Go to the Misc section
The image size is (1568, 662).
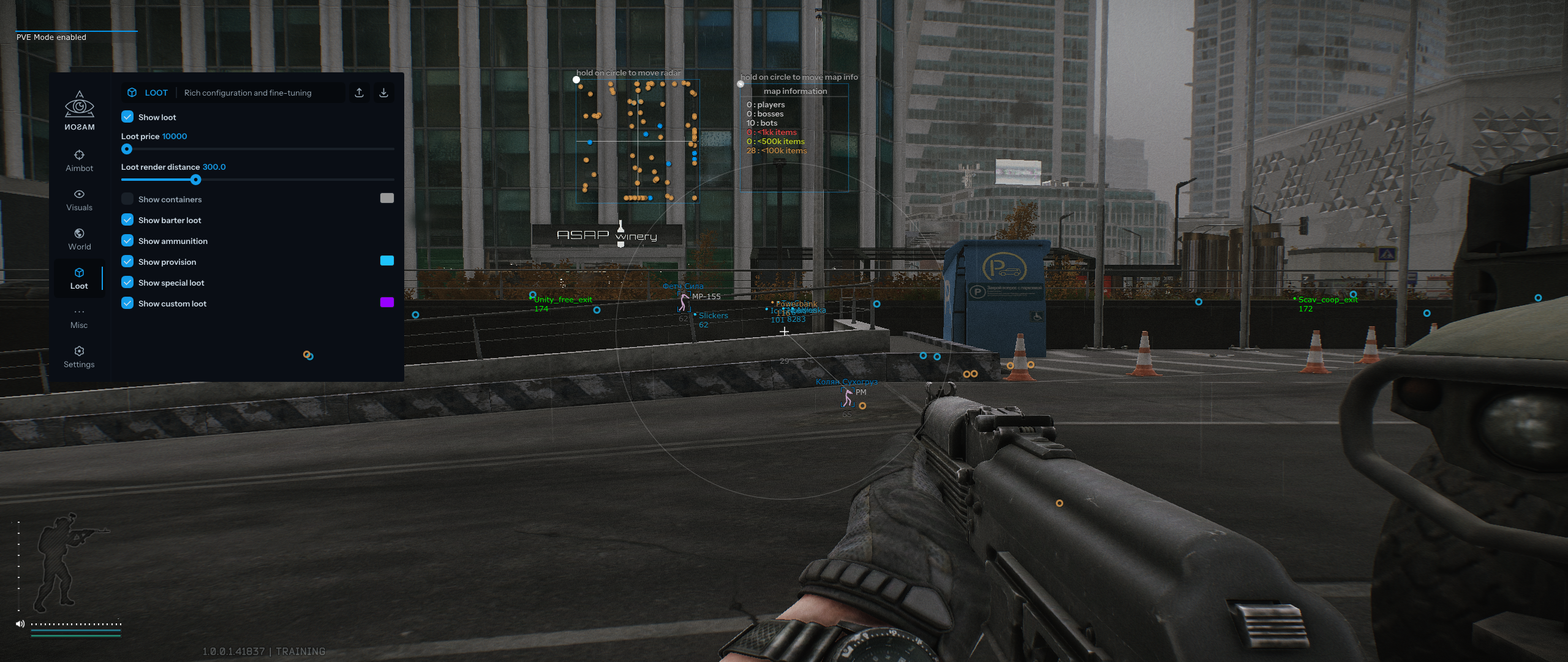pyautogui.click(x=79, y=318)
